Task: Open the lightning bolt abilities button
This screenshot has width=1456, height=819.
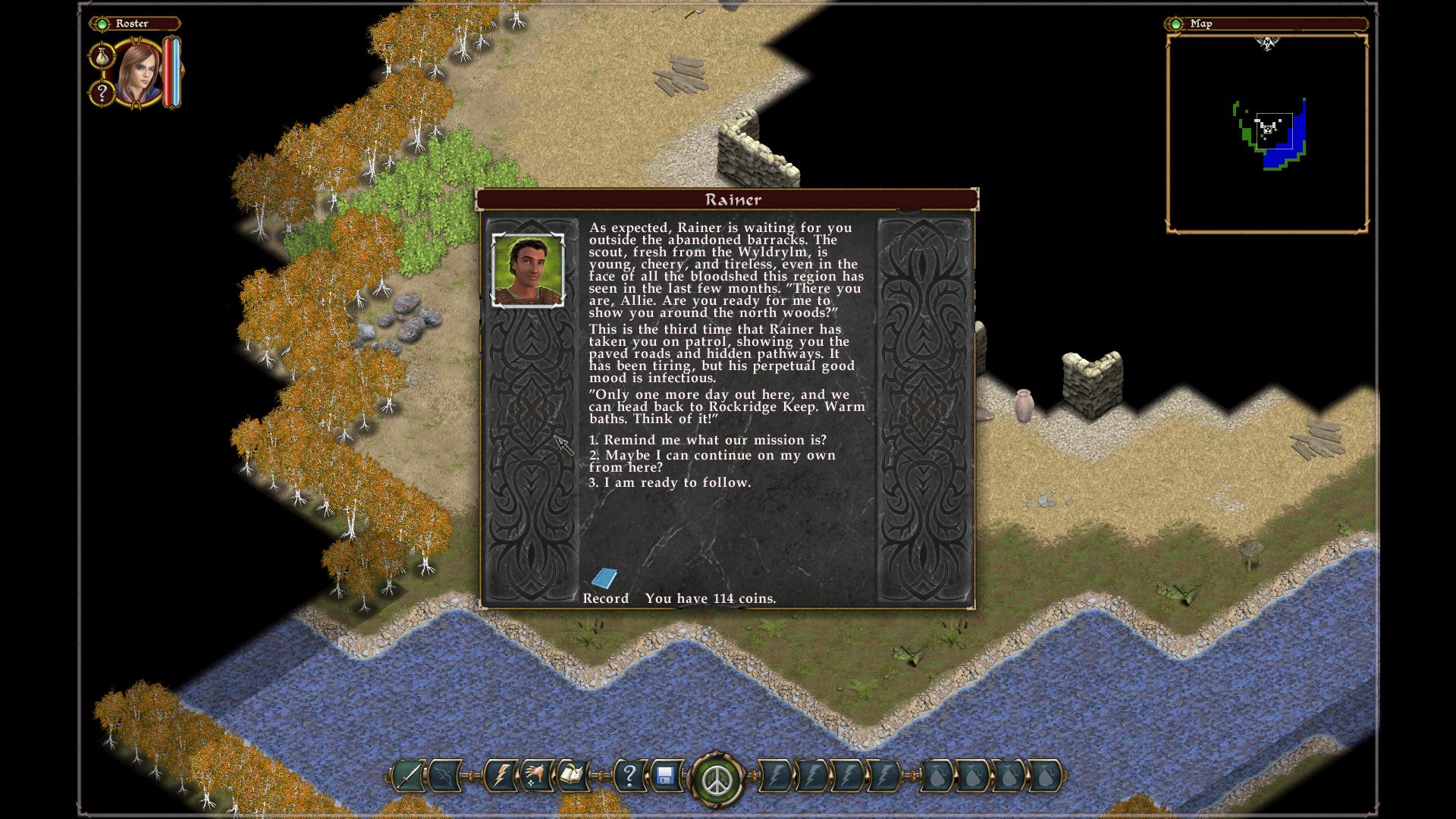Action: coord(500,777)
